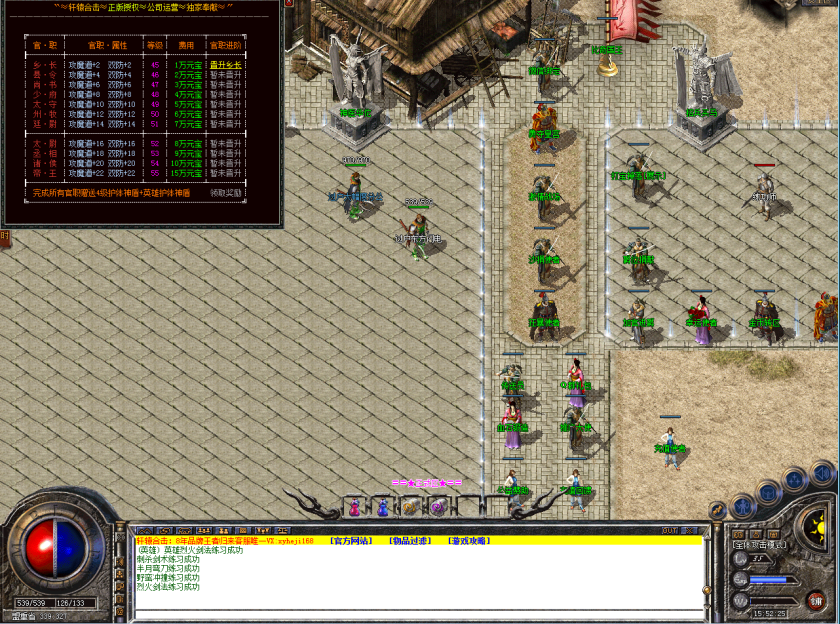
Task: Use the blue potion in the belt
Action: click(x=381, y=507)
